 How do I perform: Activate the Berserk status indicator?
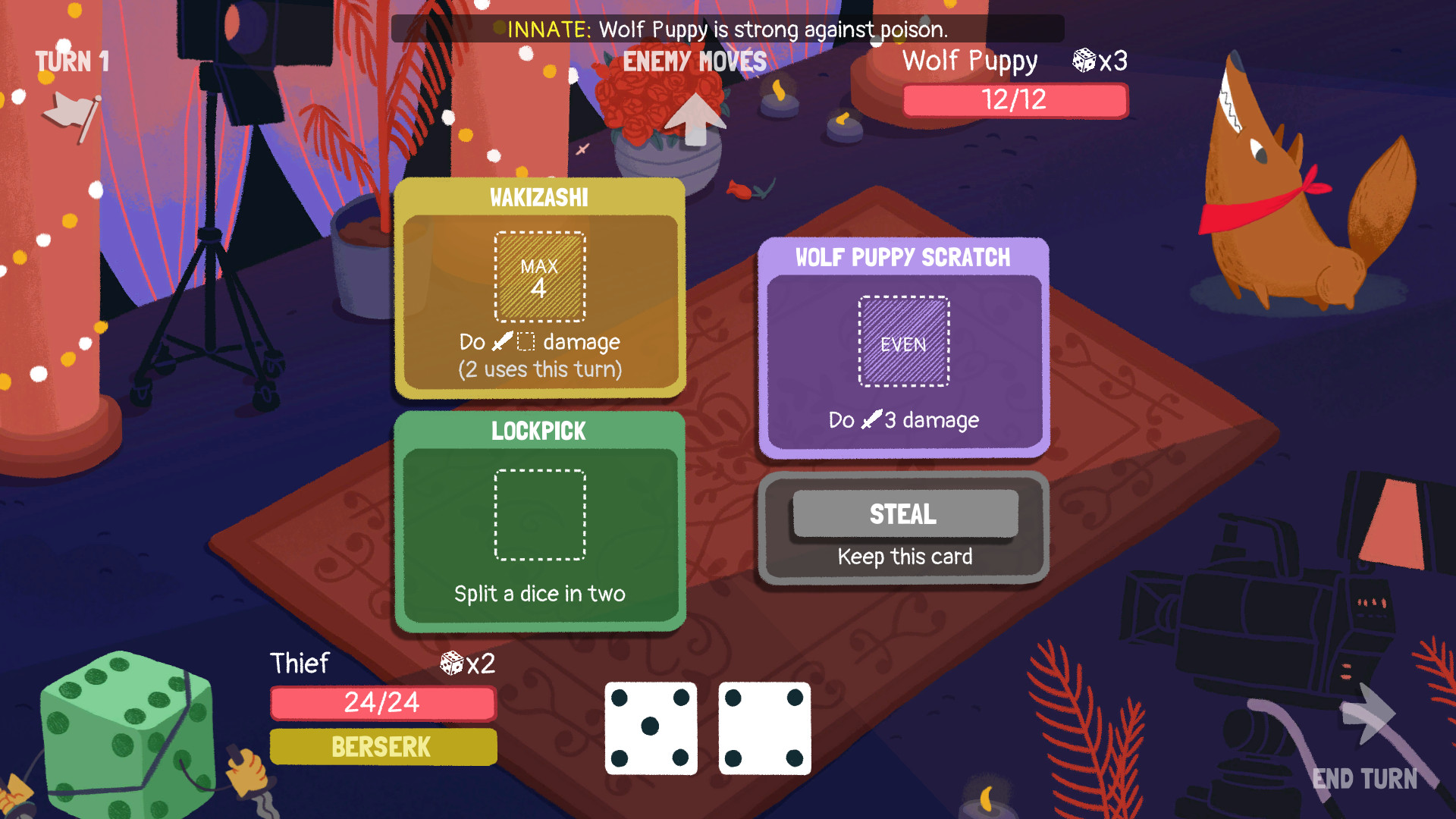(x=382, y=747)
